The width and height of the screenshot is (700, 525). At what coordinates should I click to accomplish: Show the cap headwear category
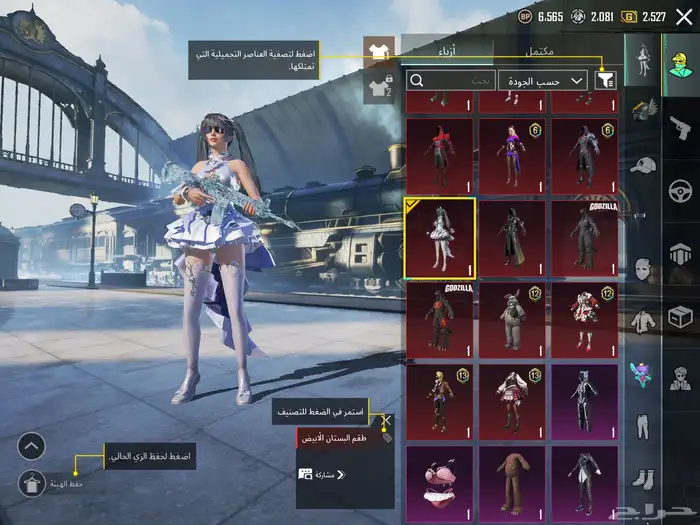coord(642,164)
